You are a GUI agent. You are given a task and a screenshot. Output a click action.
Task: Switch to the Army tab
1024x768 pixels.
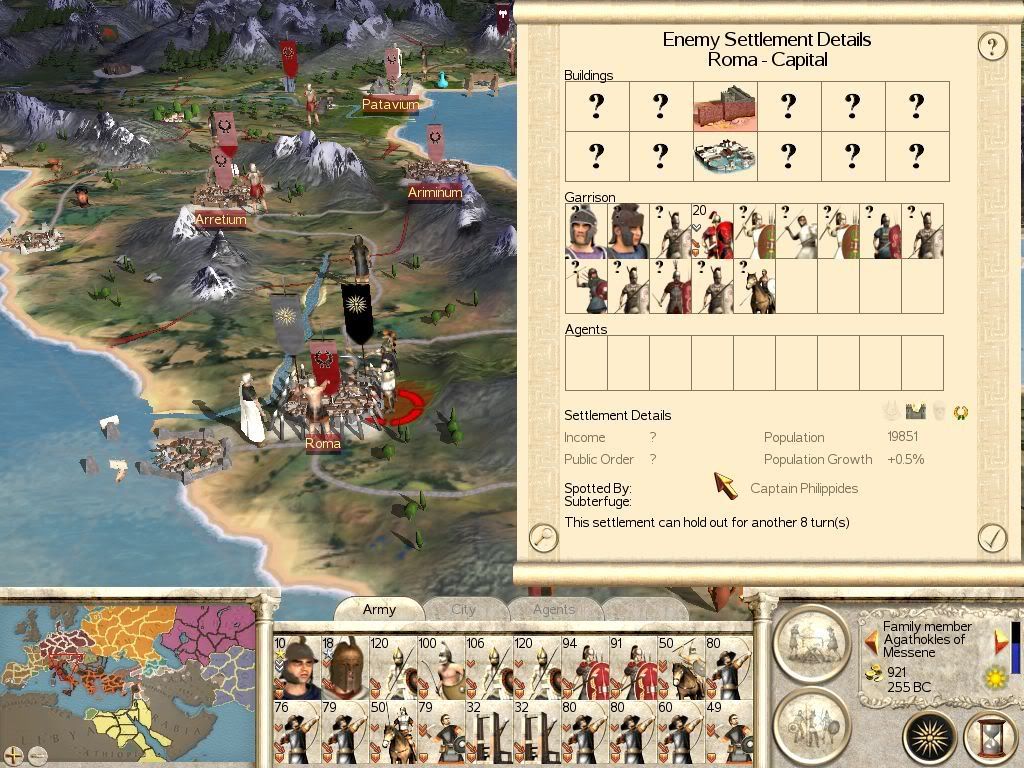(x=379, y=609)
